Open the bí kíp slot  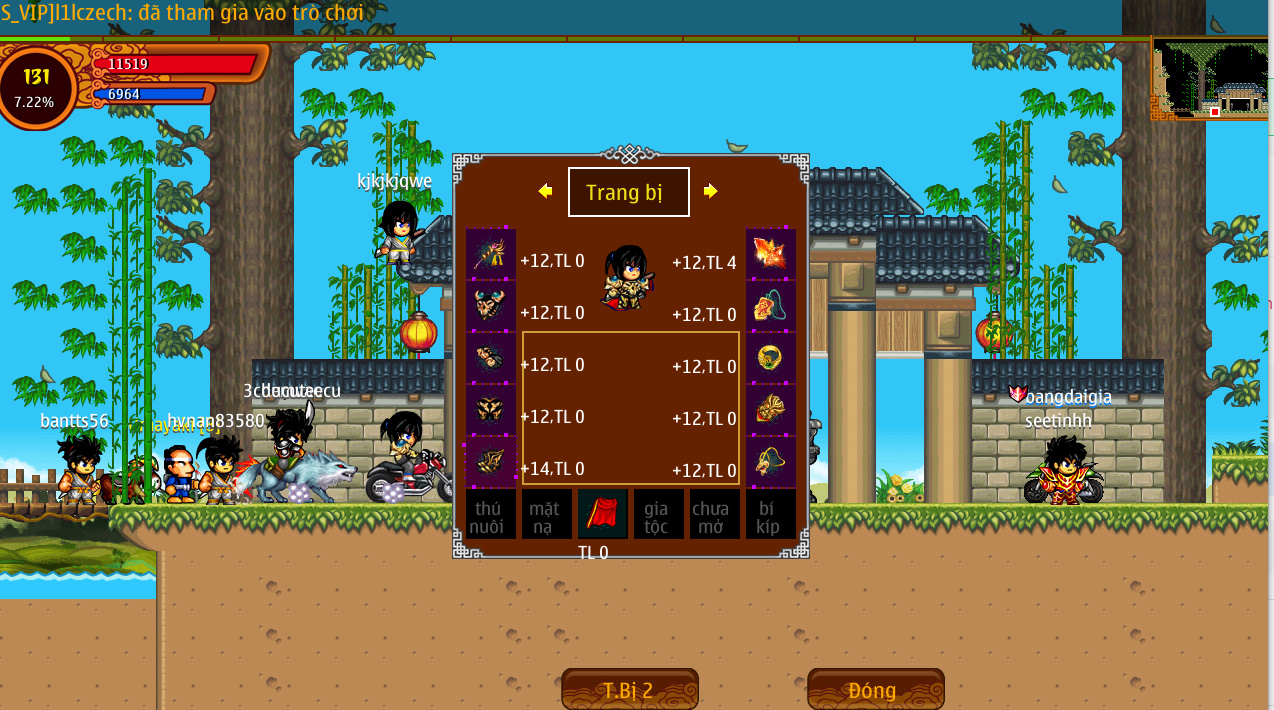770,515
